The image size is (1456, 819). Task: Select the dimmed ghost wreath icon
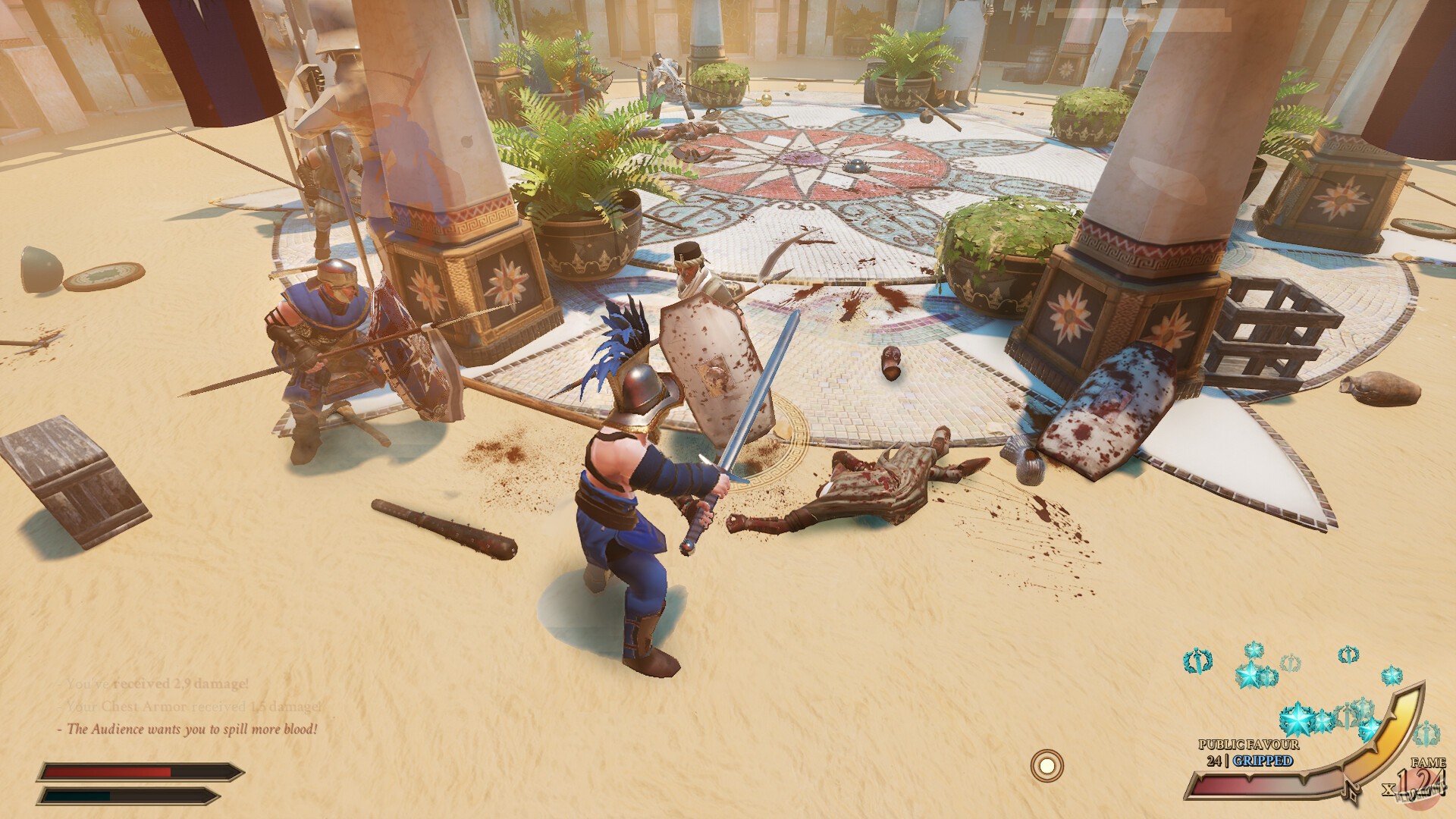click(1291, 663)
